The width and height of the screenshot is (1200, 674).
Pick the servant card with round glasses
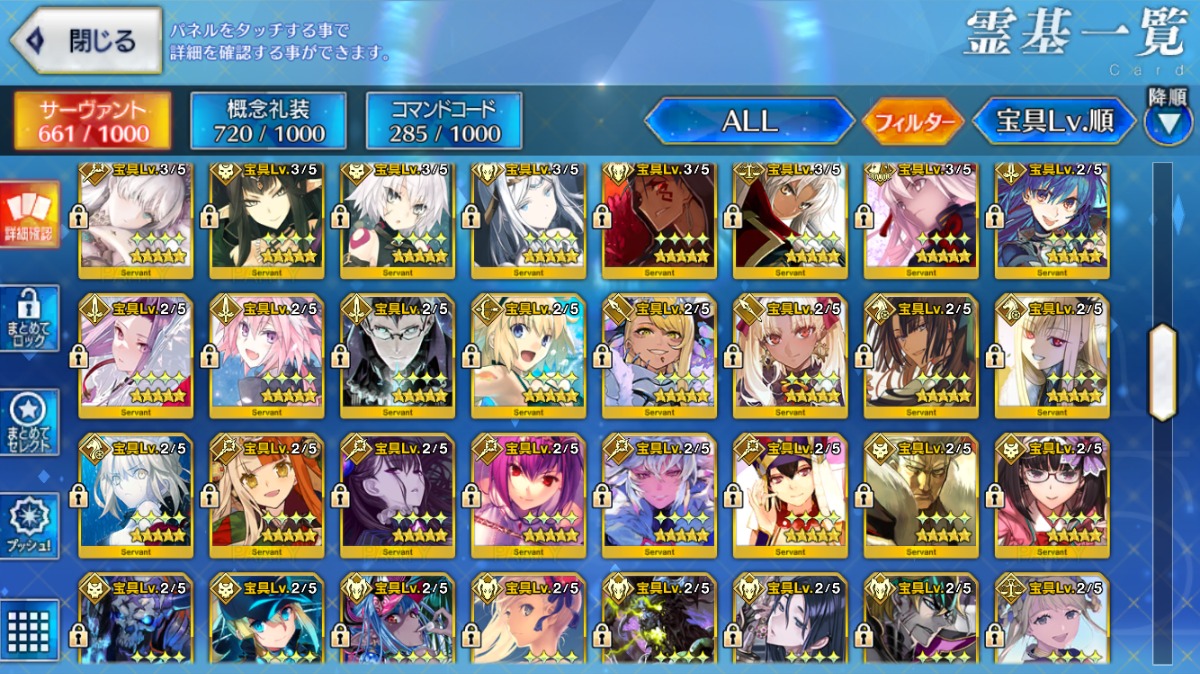(x=397, y=355)
